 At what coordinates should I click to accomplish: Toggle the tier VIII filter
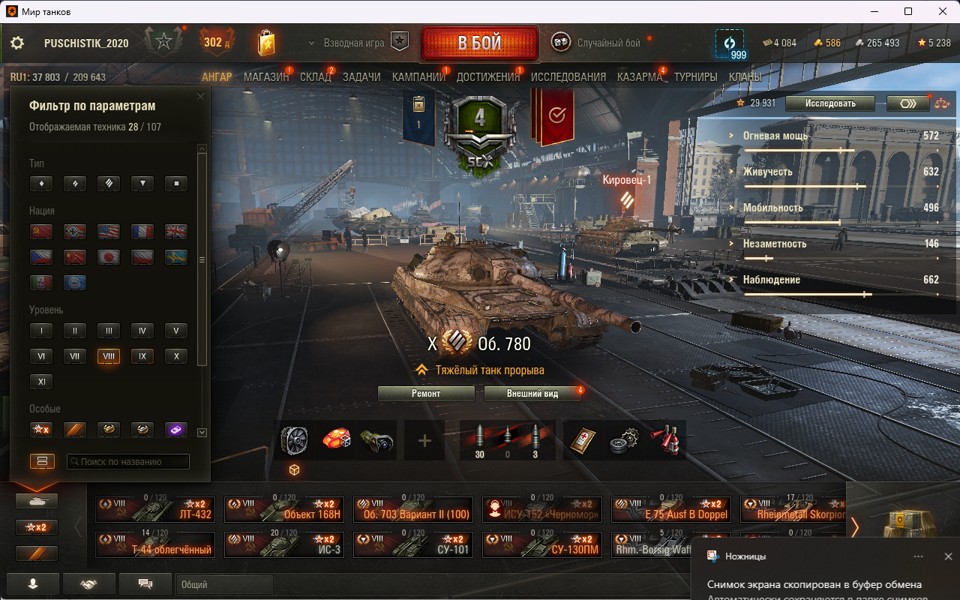(108, 356)
